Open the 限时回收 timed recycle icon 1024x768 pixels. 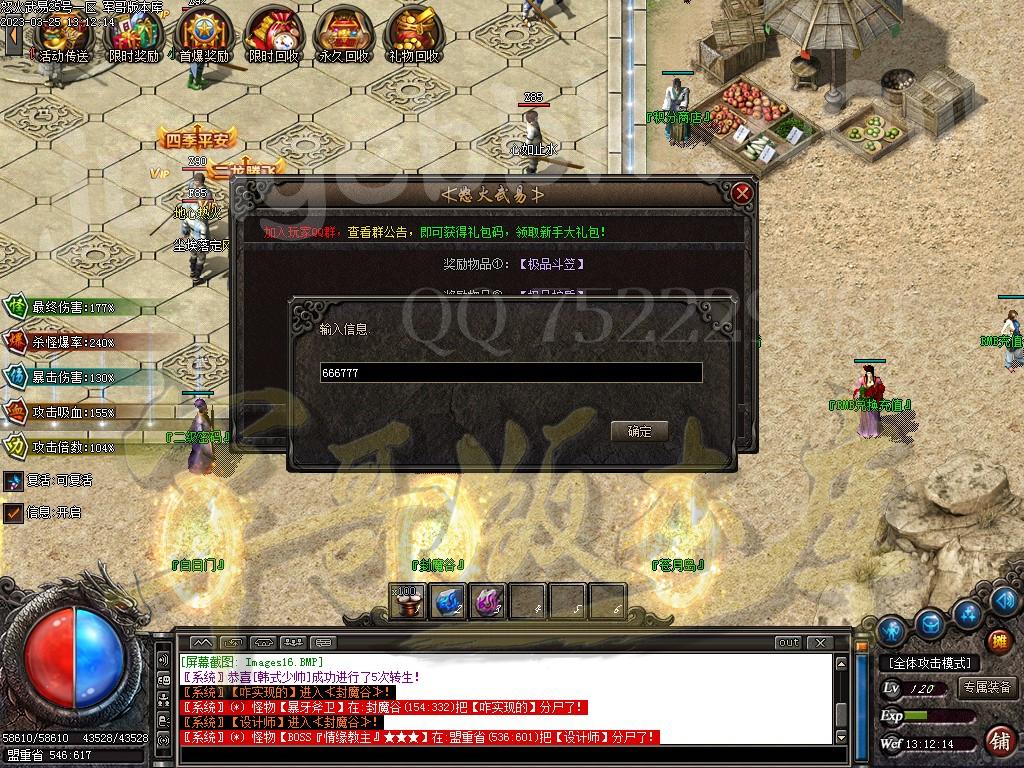(x=273, y=38)
